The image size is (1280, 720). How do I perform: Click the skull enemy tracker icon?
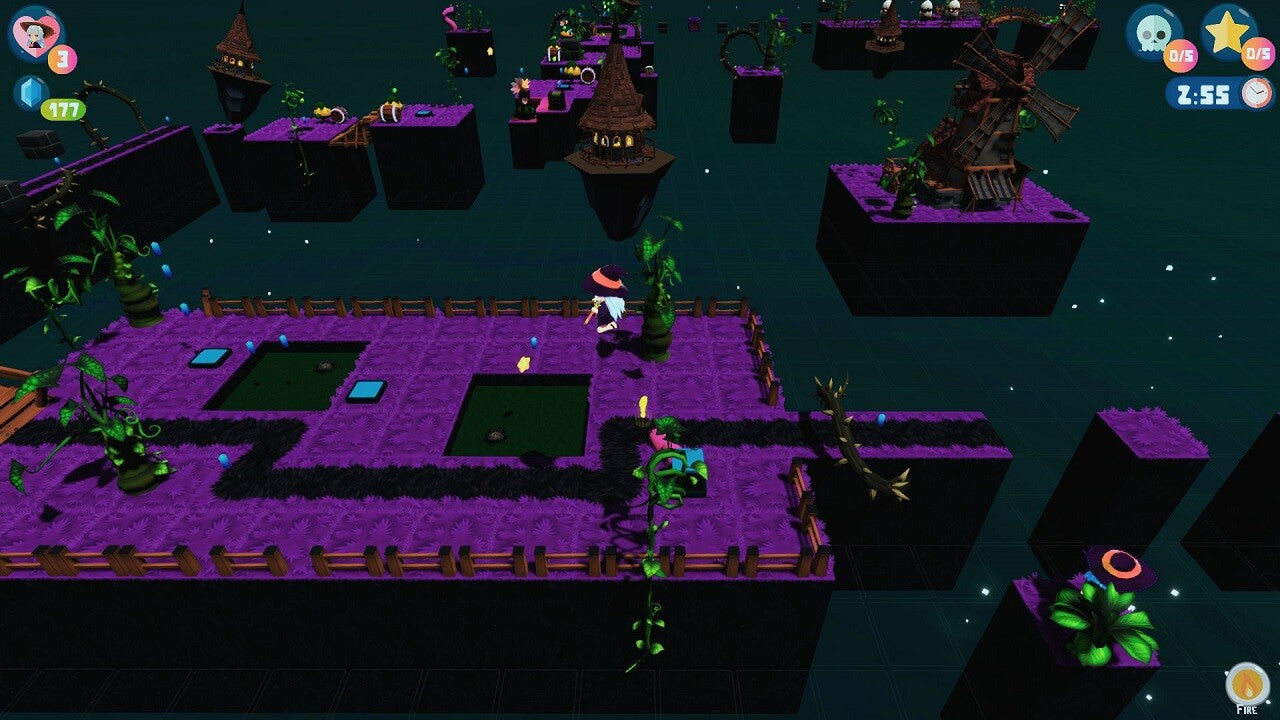[x=1153, y=31]
